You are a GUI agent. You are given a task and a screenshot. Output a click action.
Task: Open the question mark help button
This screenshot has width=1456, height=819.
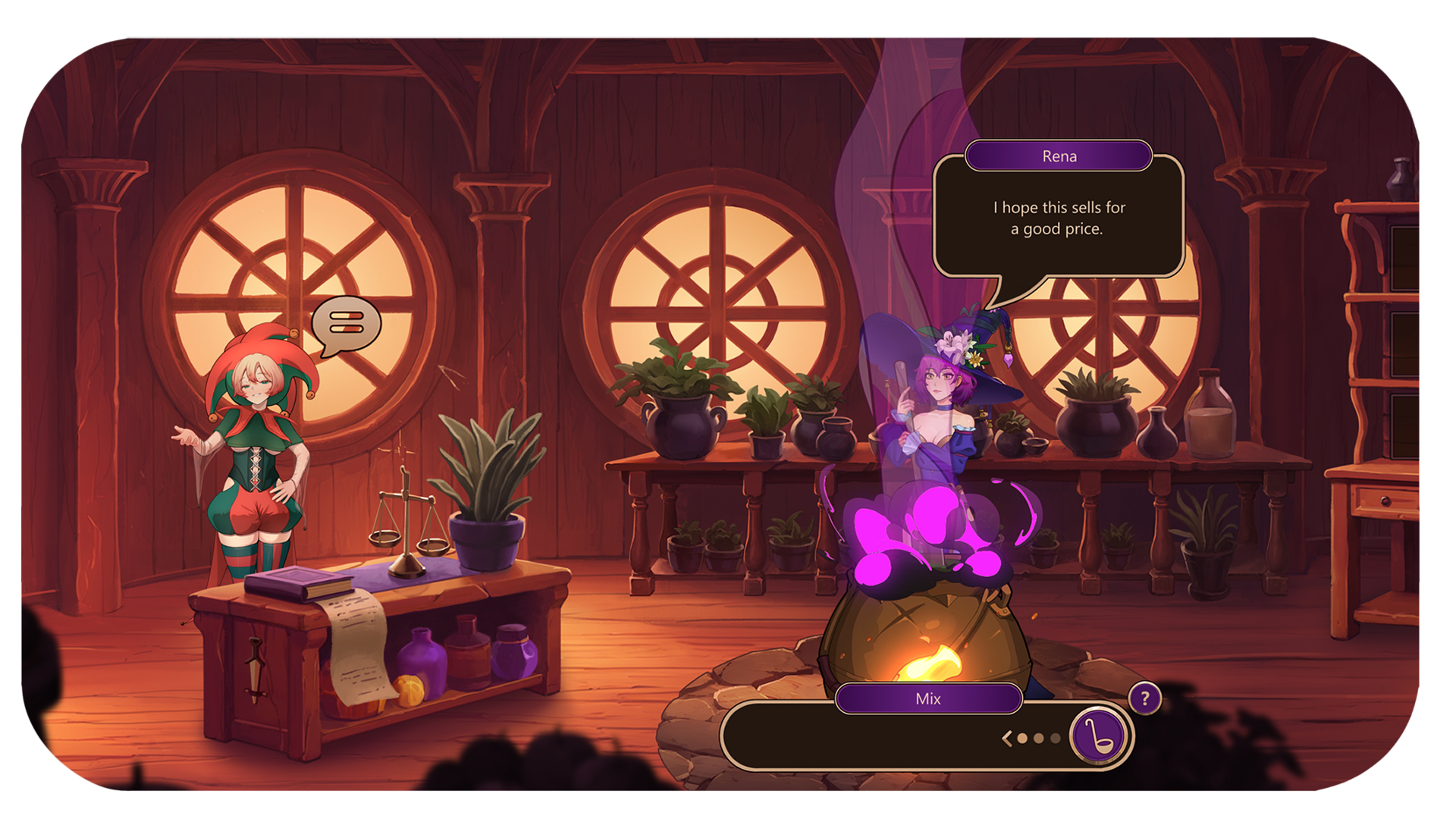(1144, 698)
